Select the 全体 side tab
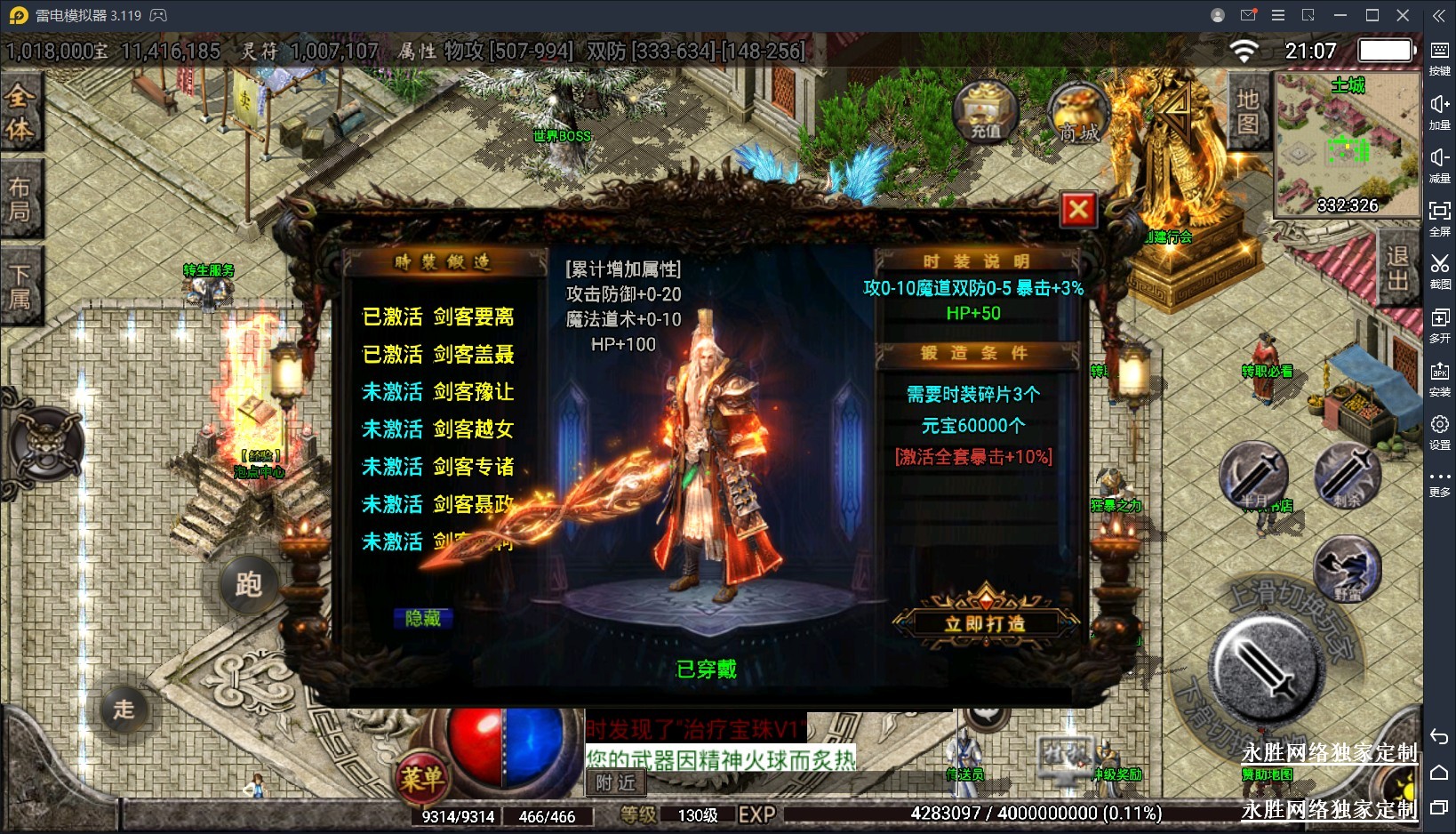The height and width of the screenshot is (834, 1456). pos(20,112)
